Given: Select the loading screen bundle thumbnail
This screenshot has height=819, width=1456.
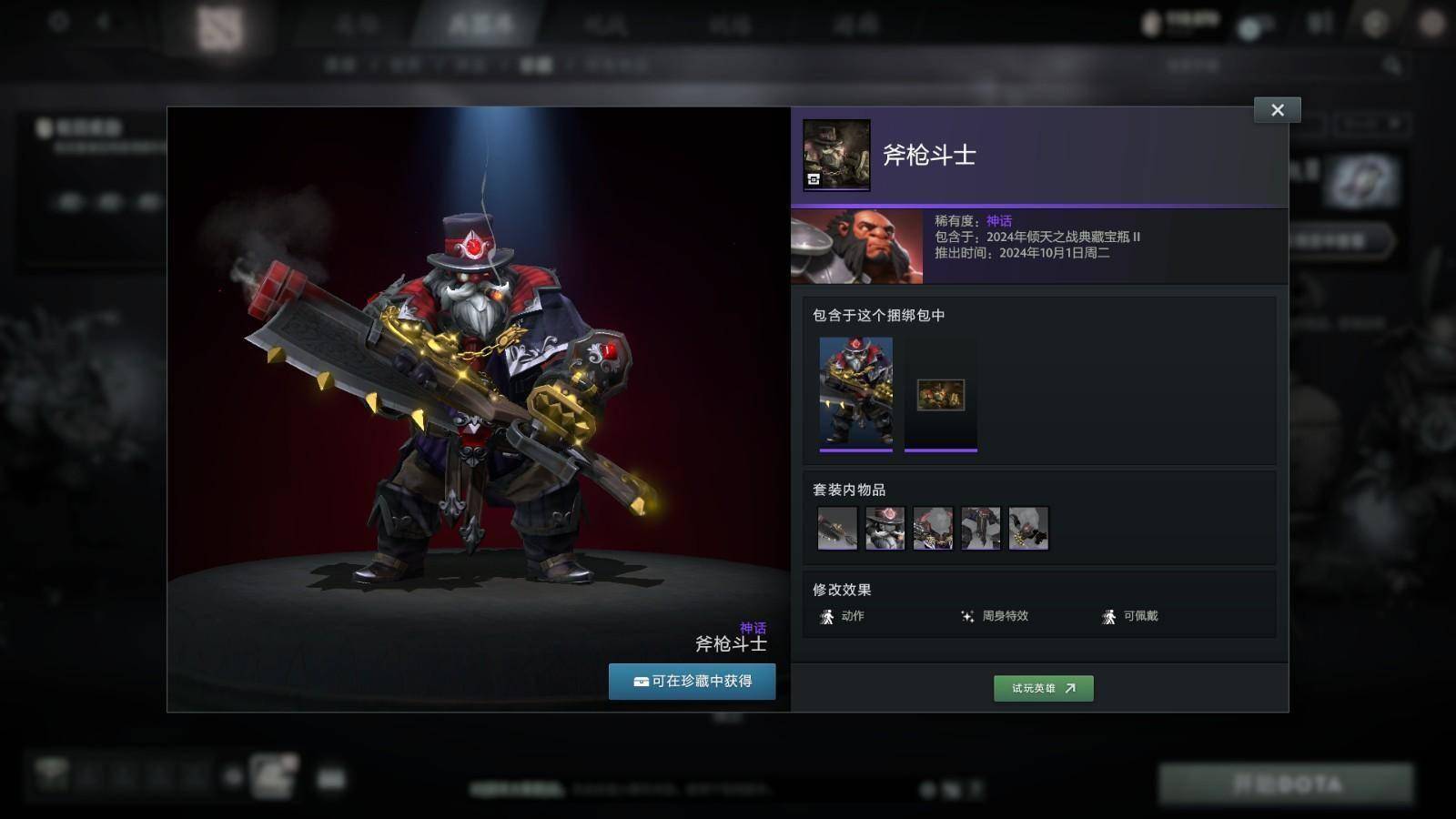Looking at the screenshot, I should (x=940, y=395).
